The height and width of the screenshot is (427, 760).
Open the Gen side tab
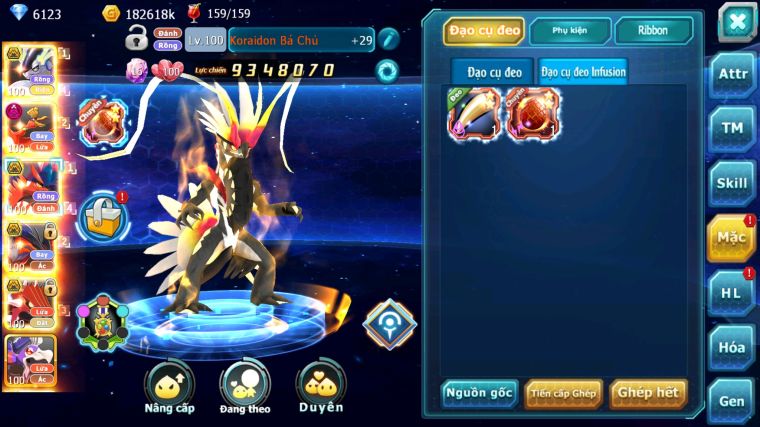tap(732, 401)
